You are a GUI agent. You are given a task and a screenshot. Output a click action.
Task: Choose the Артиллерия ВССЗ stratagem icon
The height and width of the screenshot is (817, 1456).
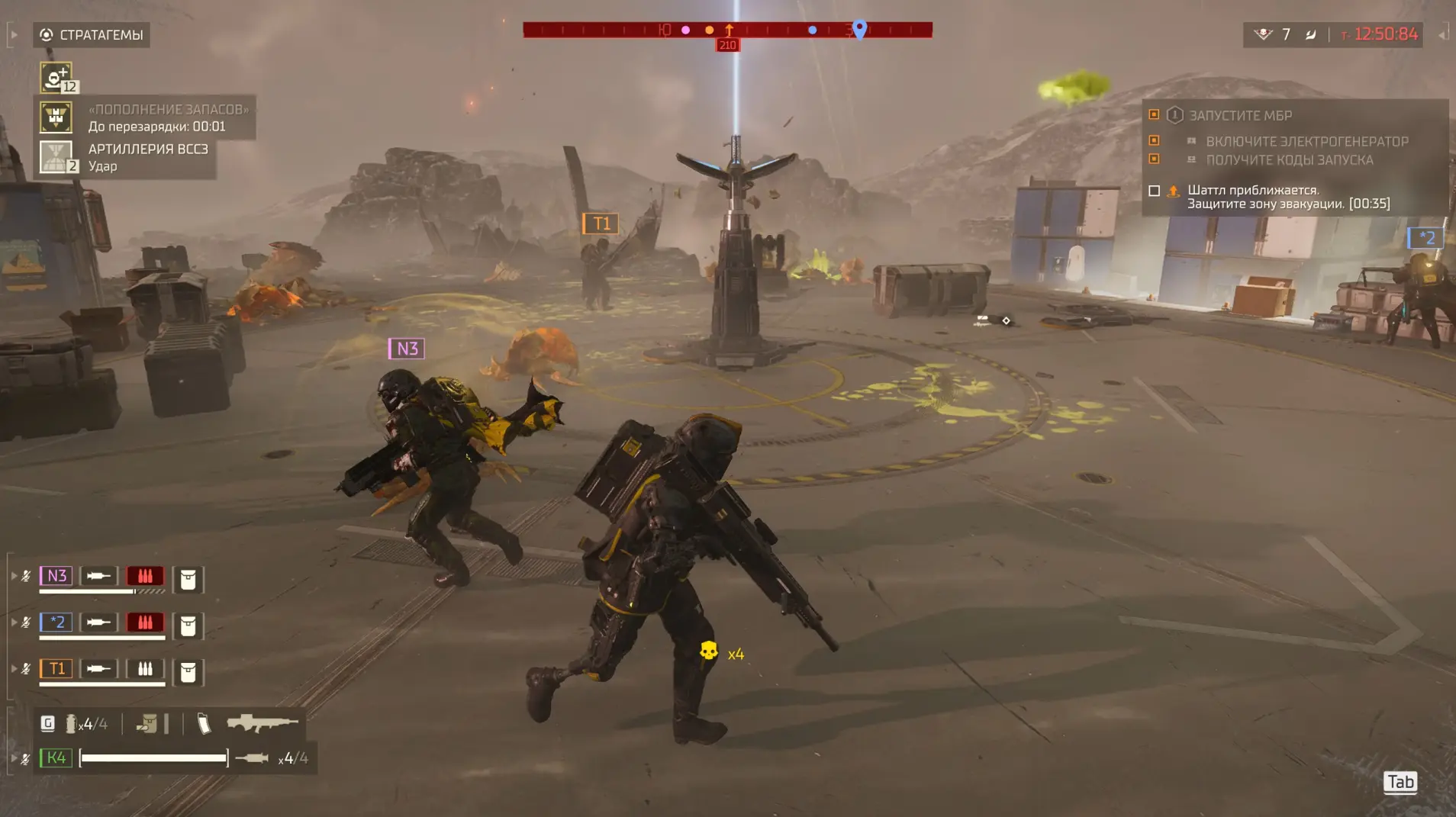pos(56,156)
